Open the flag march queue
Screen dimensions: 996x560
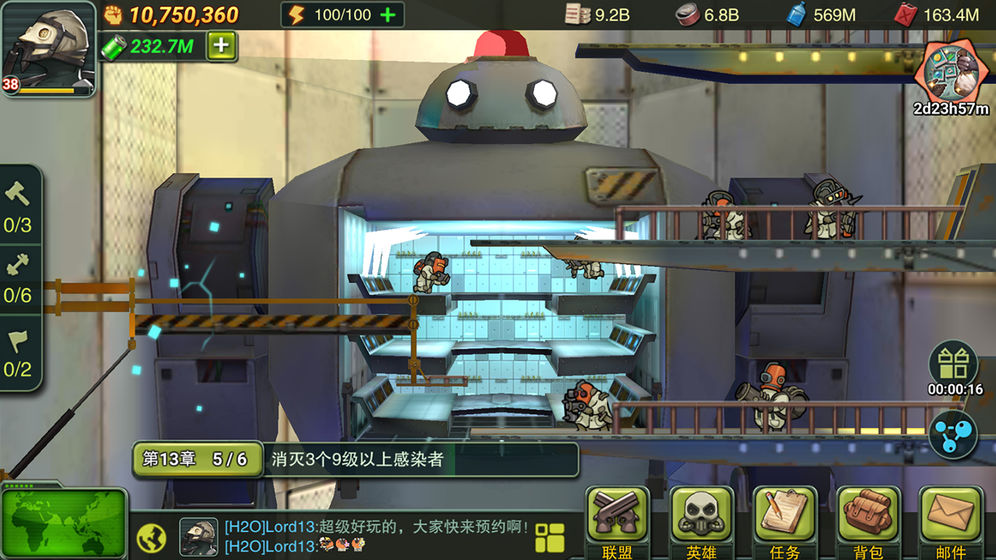[19, 352]
